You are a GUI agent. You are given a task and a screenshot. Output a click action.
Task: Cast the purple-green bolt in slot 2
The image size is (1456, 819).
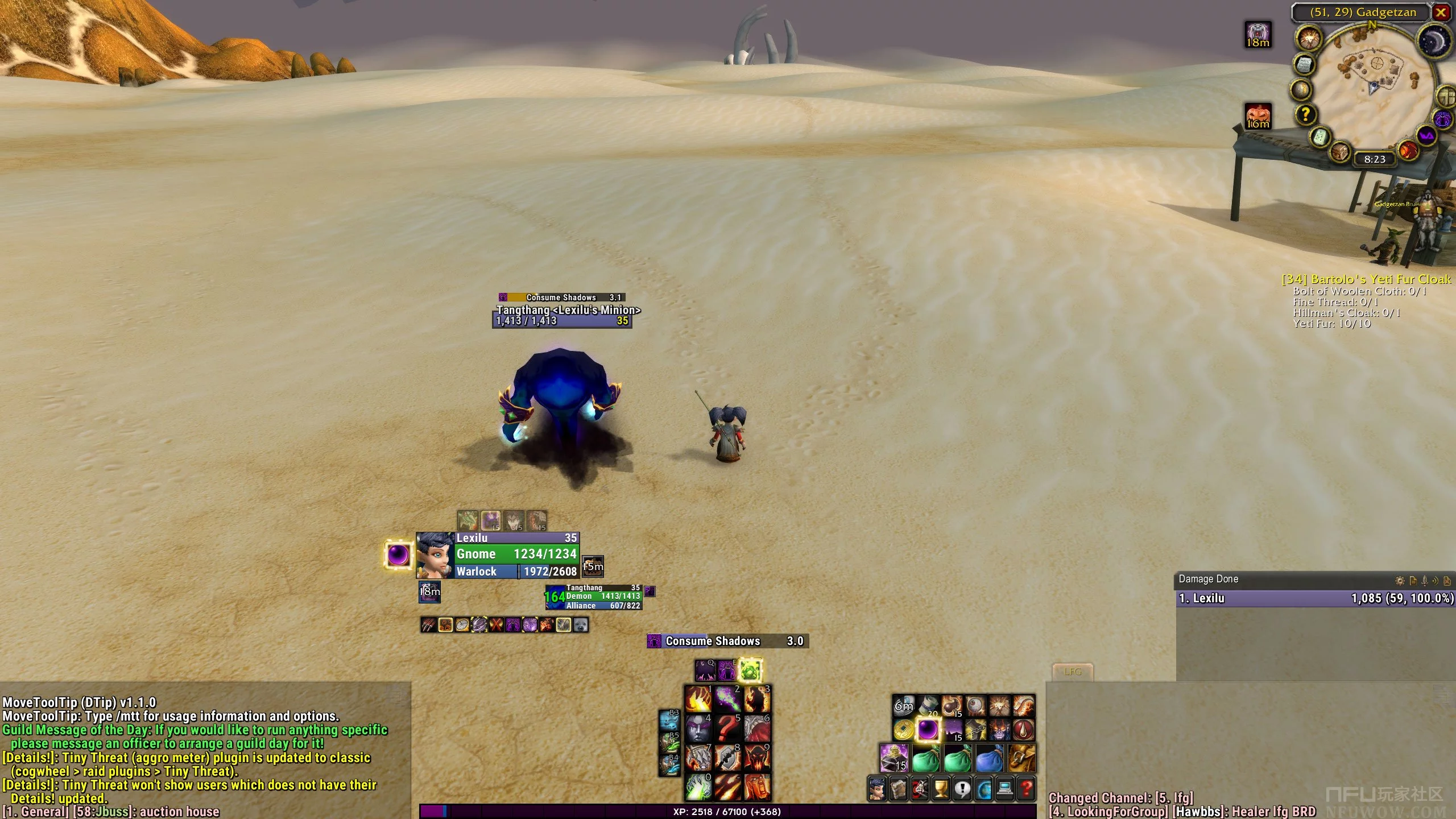click(x=727, y=698)
